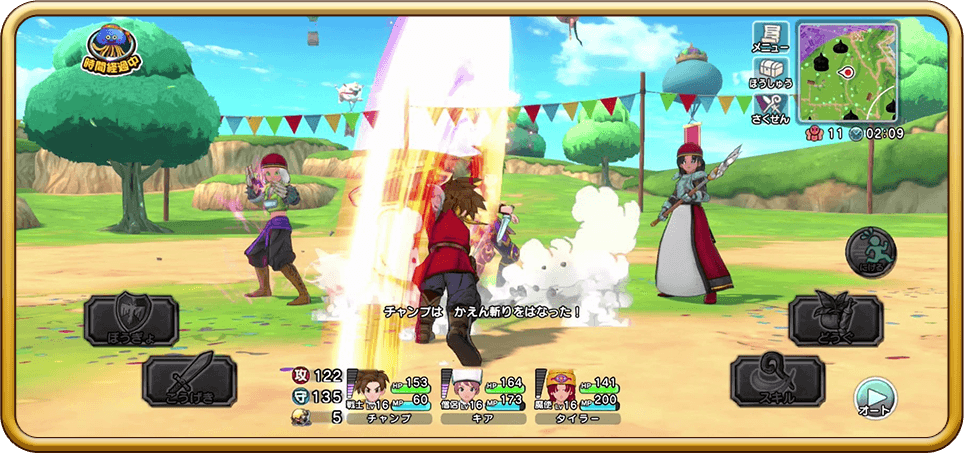
Task: Toggle the オート auto-battle button
Action: pos(875,397)
